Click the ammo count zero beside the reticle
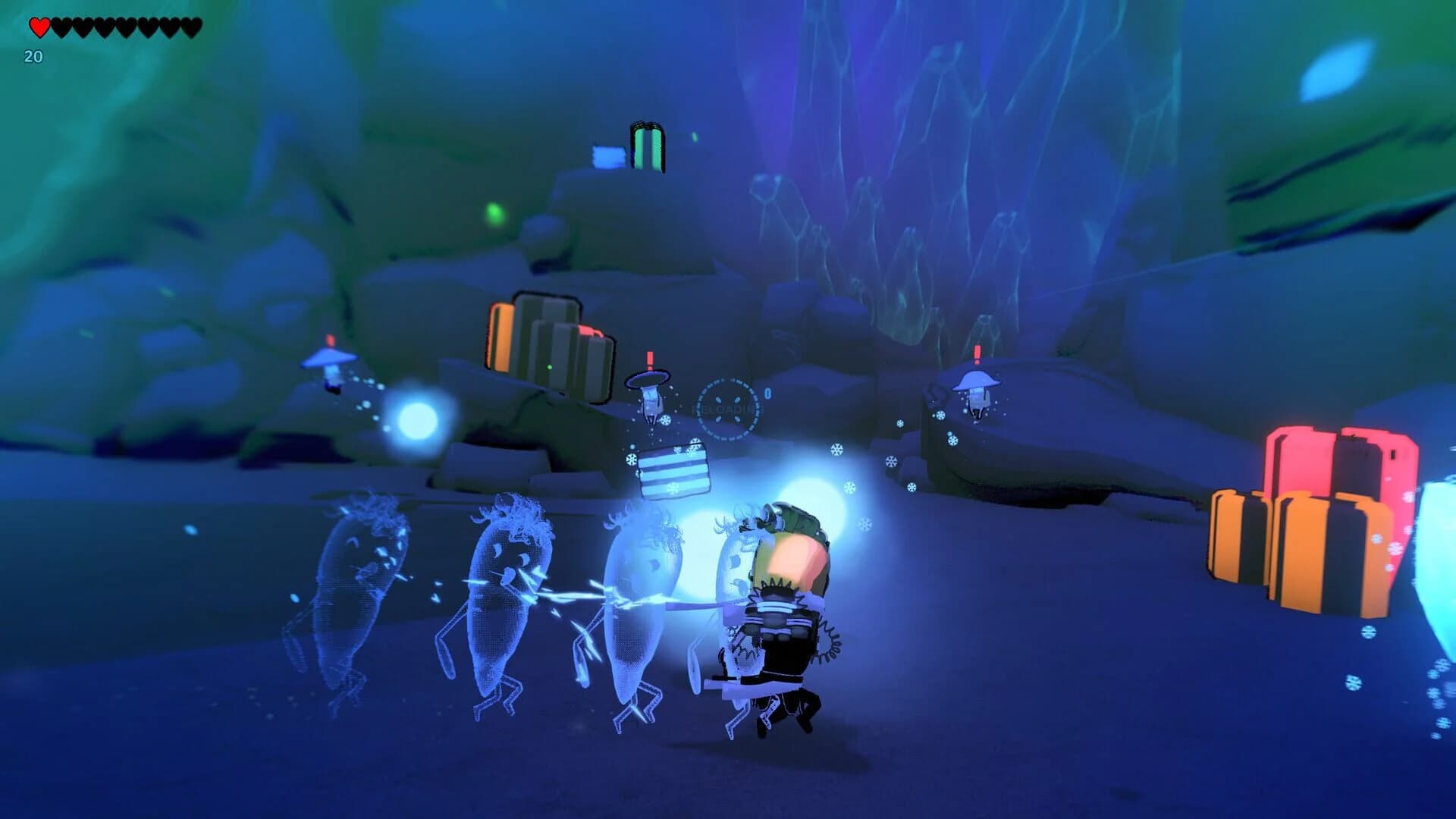The height and width of the screenshot is (819, 1456). (x=766, y=394)
